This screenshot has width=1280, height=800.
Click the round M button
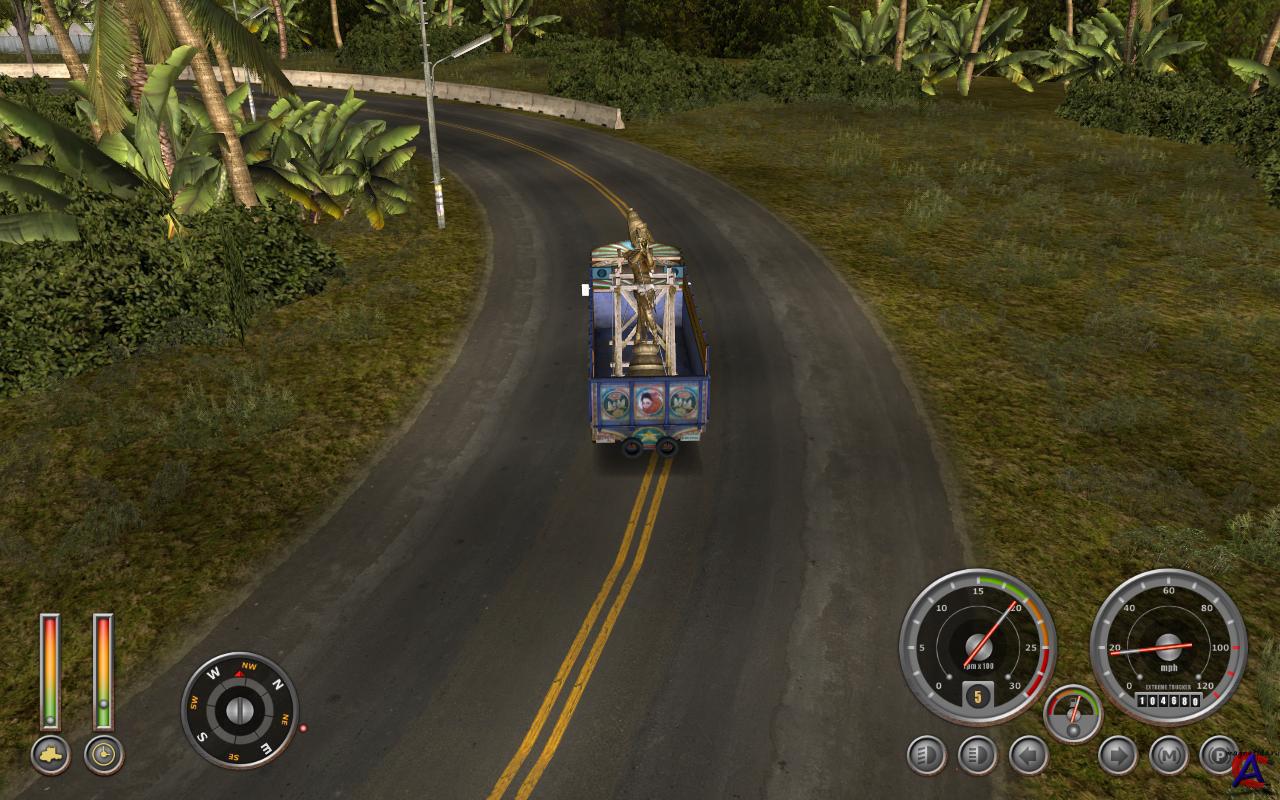tap(1168, 755)
